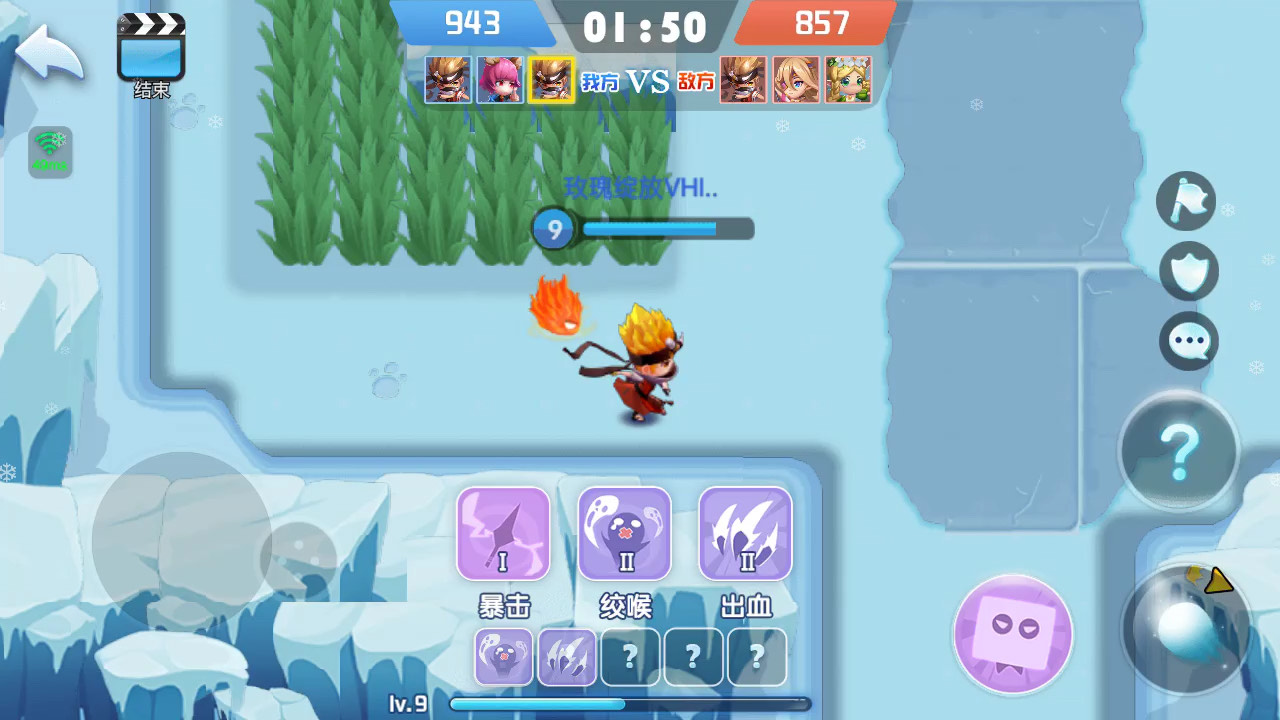Select the 绞喉 skill card

(625, 533)
